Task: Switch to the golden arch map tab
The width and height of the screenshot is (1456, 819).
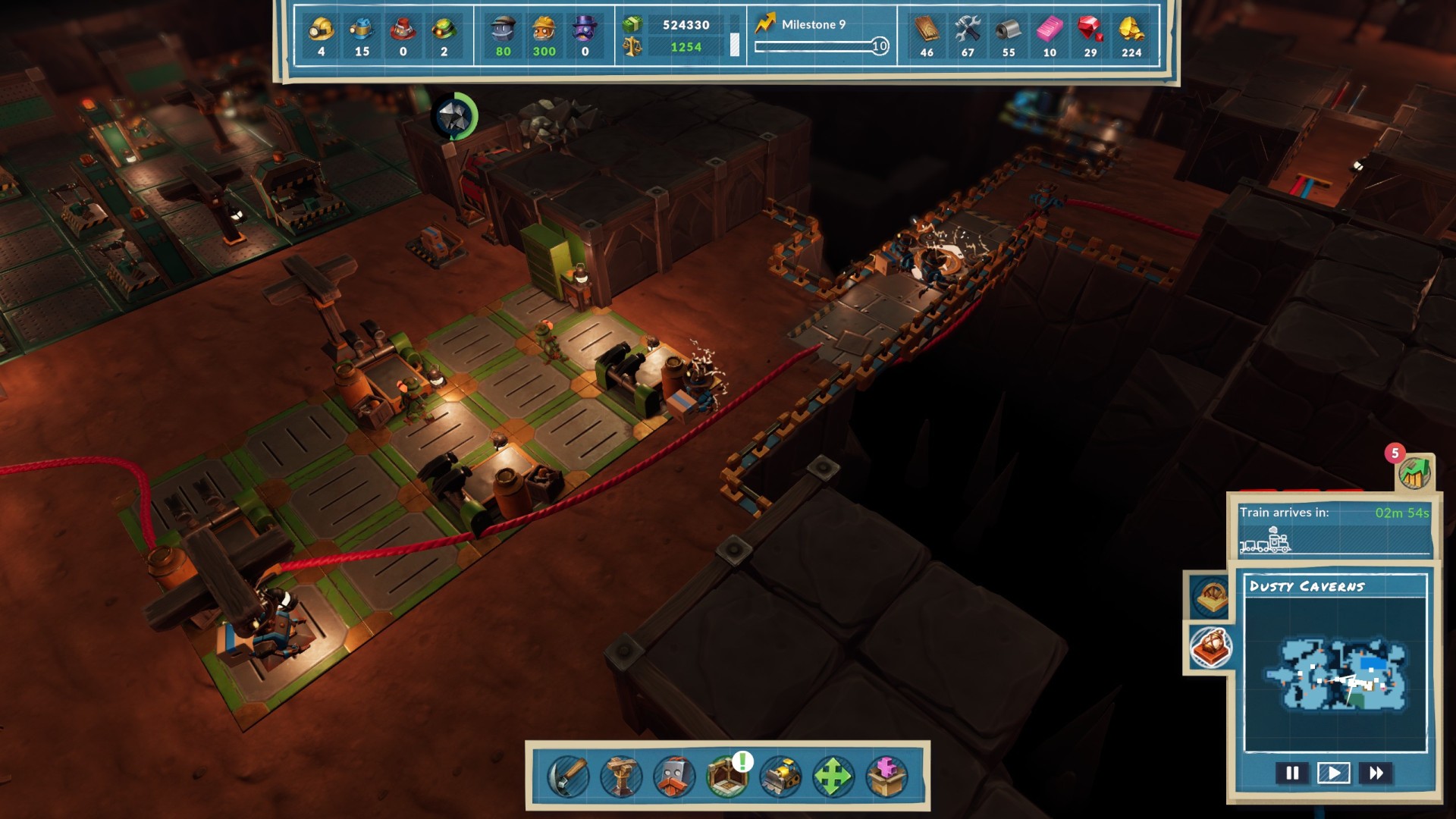Action: 1210,596
